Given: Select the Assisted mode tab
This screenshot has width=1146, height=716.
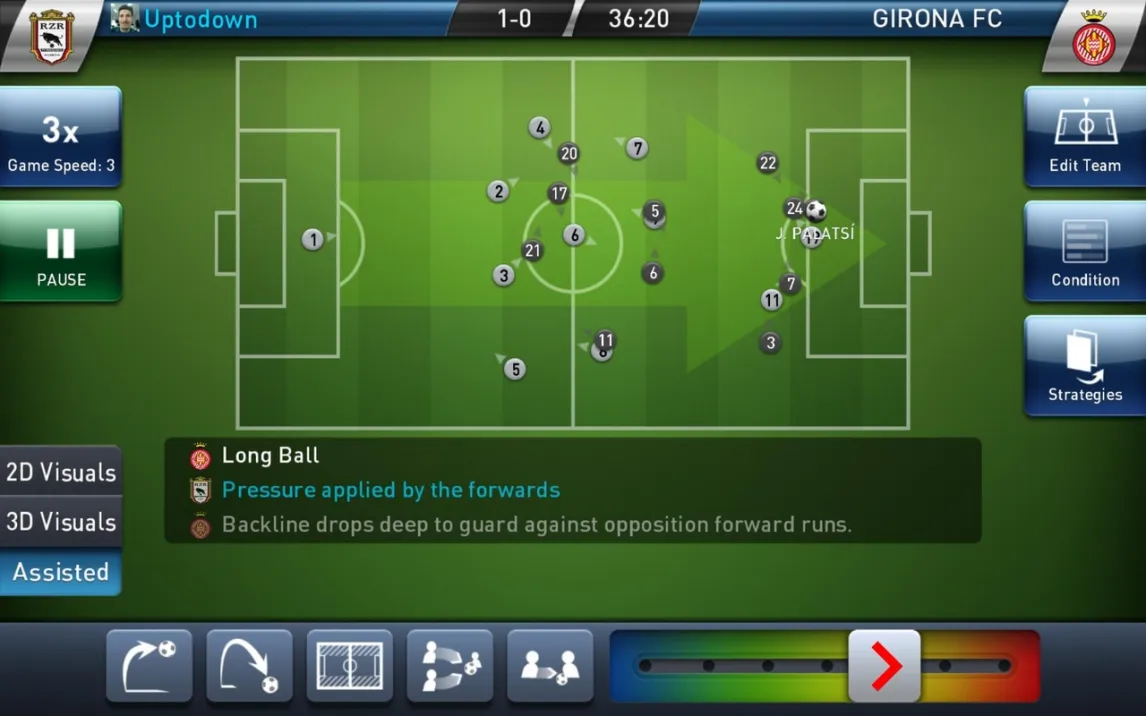Looking at the screenshot, I should pyautogui.click(x=61, y=572).
